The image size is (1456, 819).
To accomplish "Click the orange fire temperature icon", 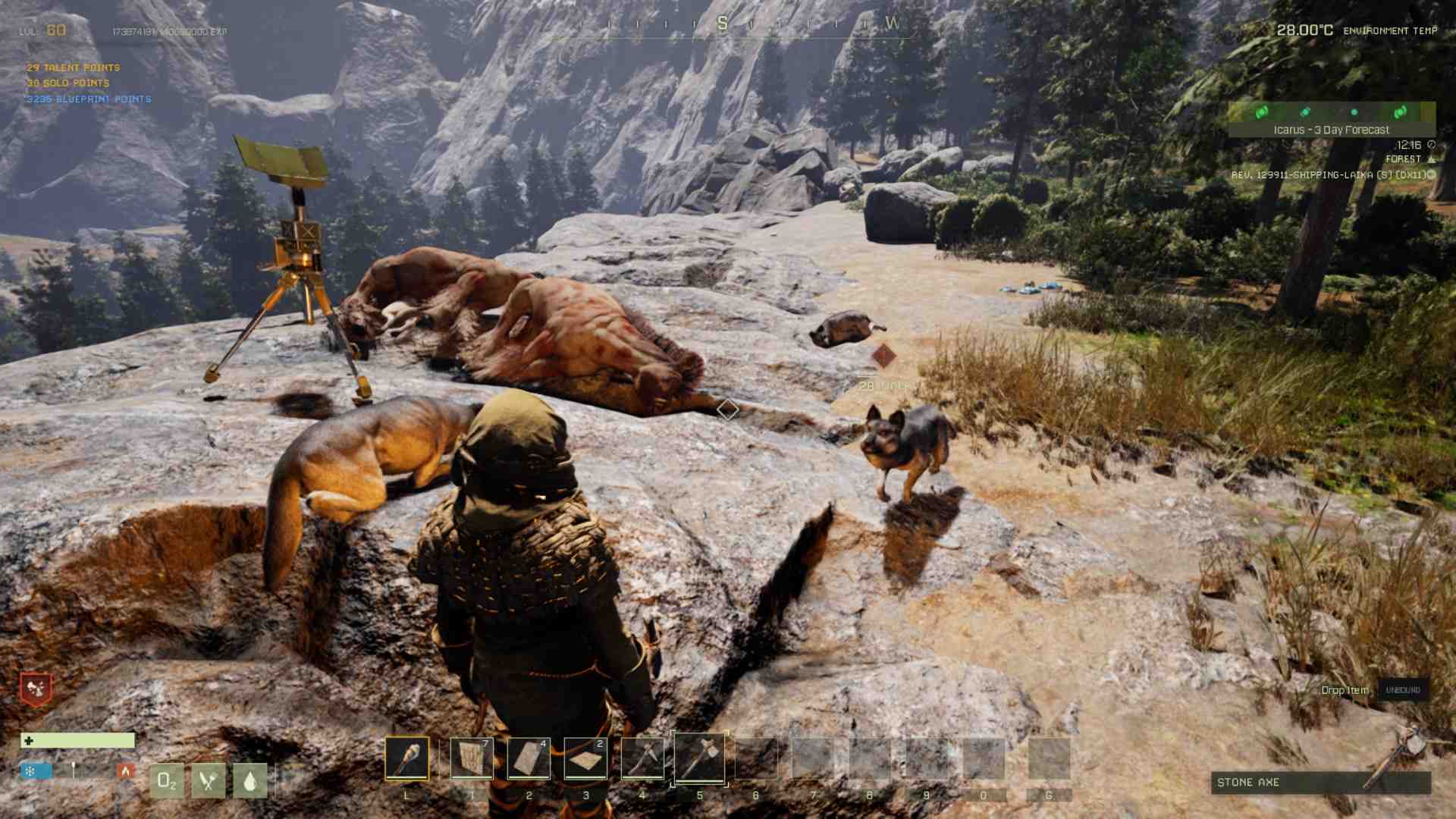I will click(x=124, y=769).
